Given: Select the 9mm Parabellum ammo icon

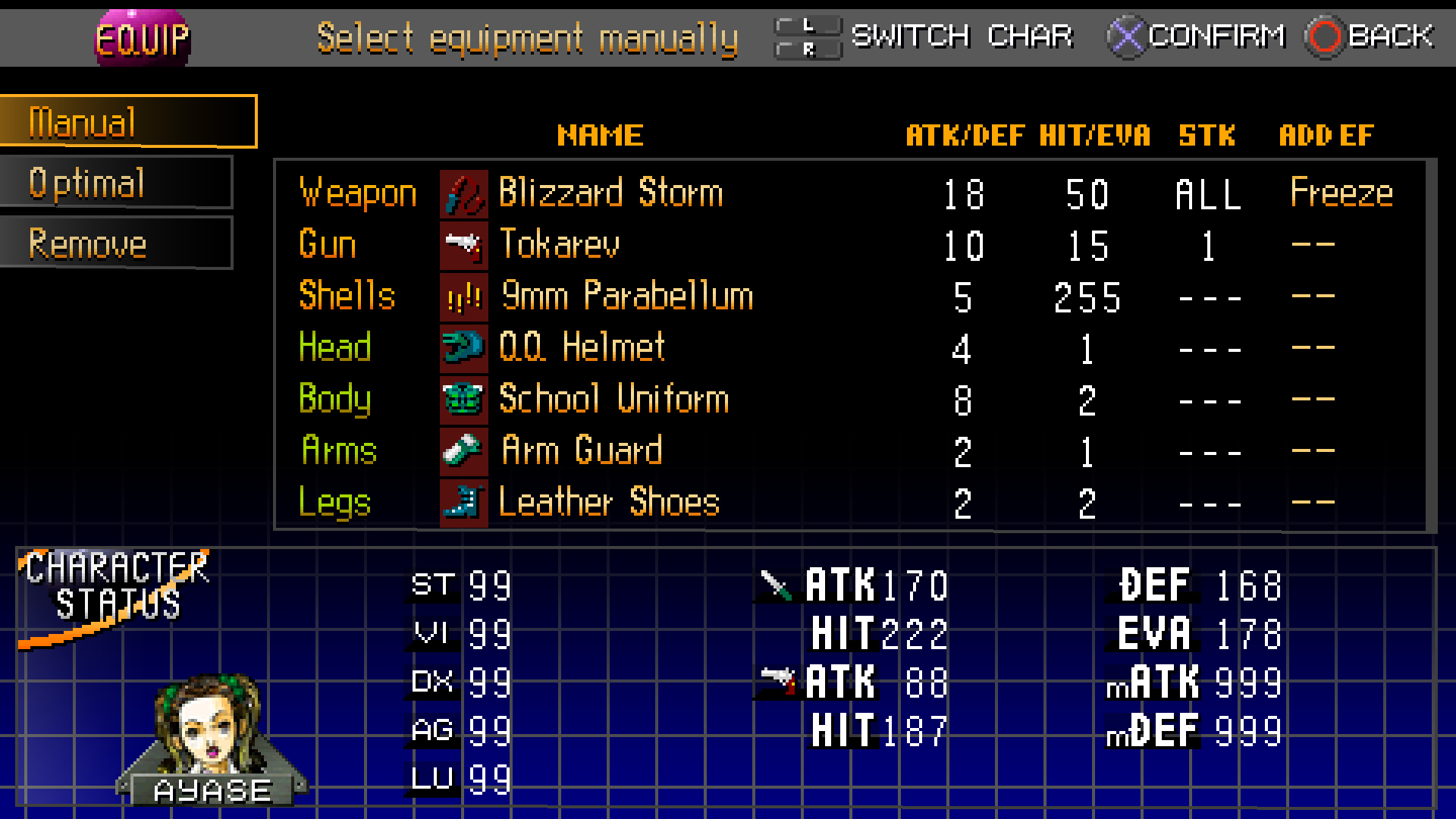Looking at the screenshot, I should click(x=463, y=297).
